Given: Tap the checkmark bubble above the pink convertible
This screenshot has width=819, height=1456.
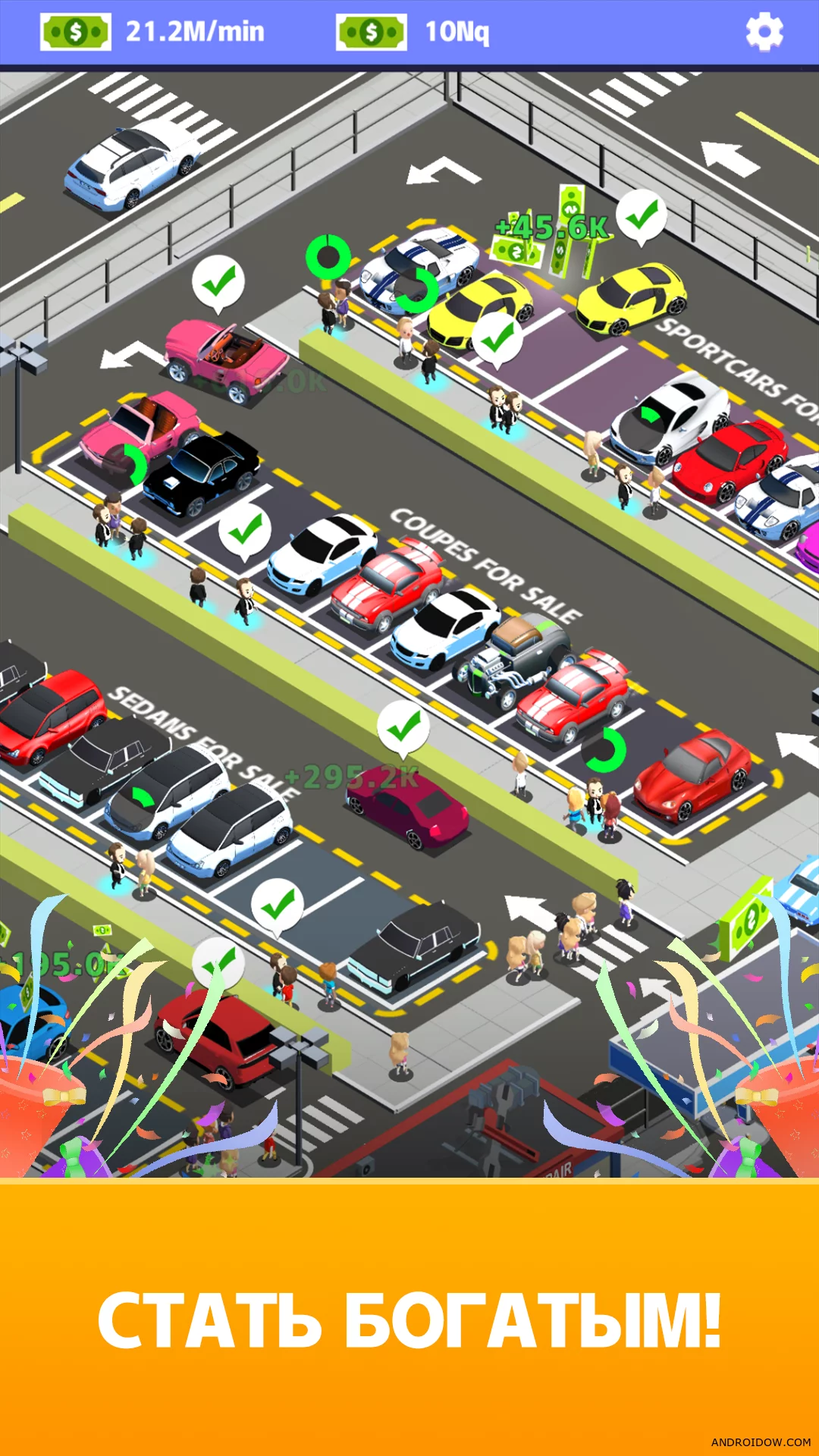Looking at the screenshot, I should (218, 282).
